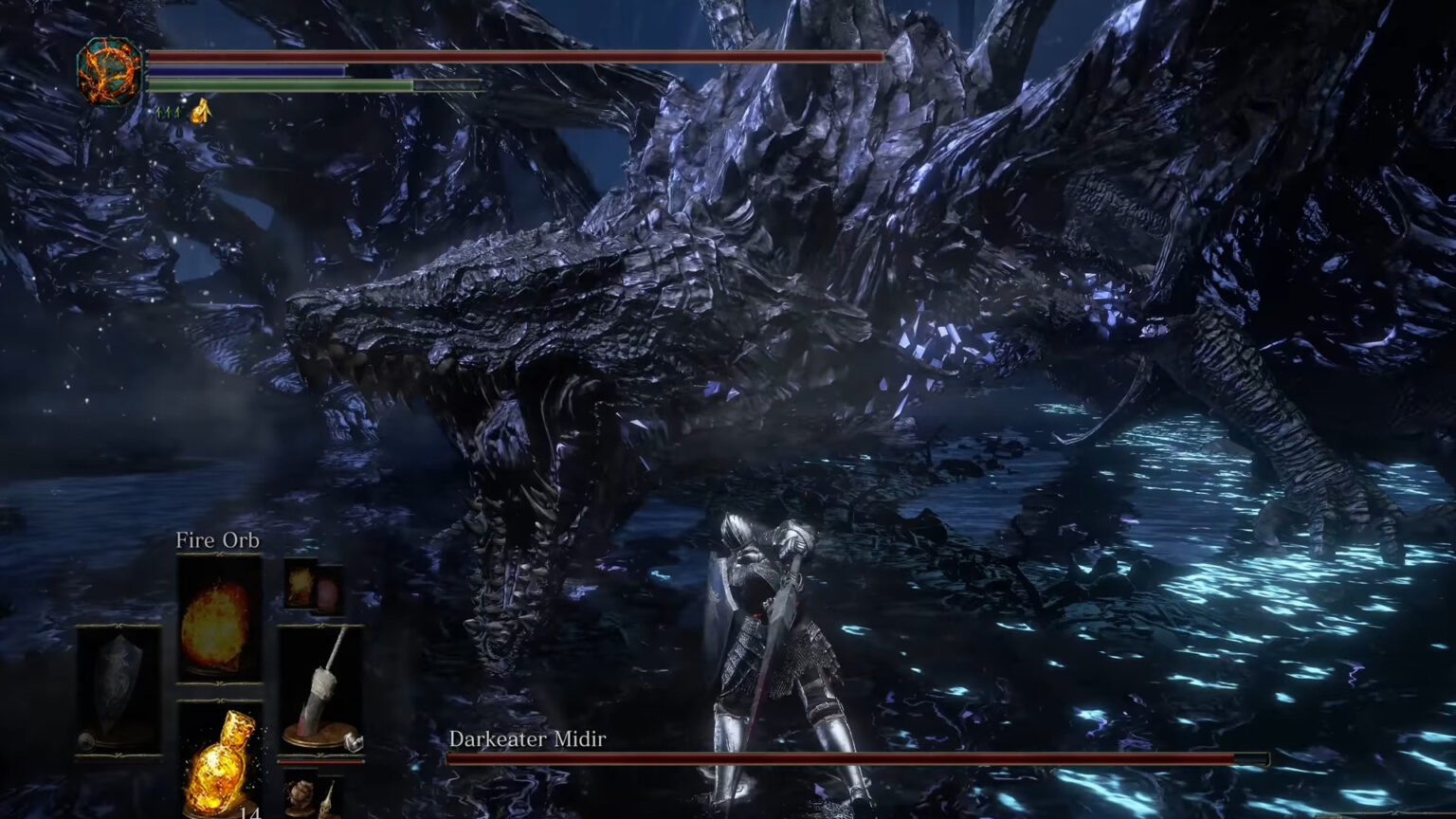This screenshot has width=1456, height=819.
Task: Select the equipped shield slot icon
Action: [x=117, y=687]
